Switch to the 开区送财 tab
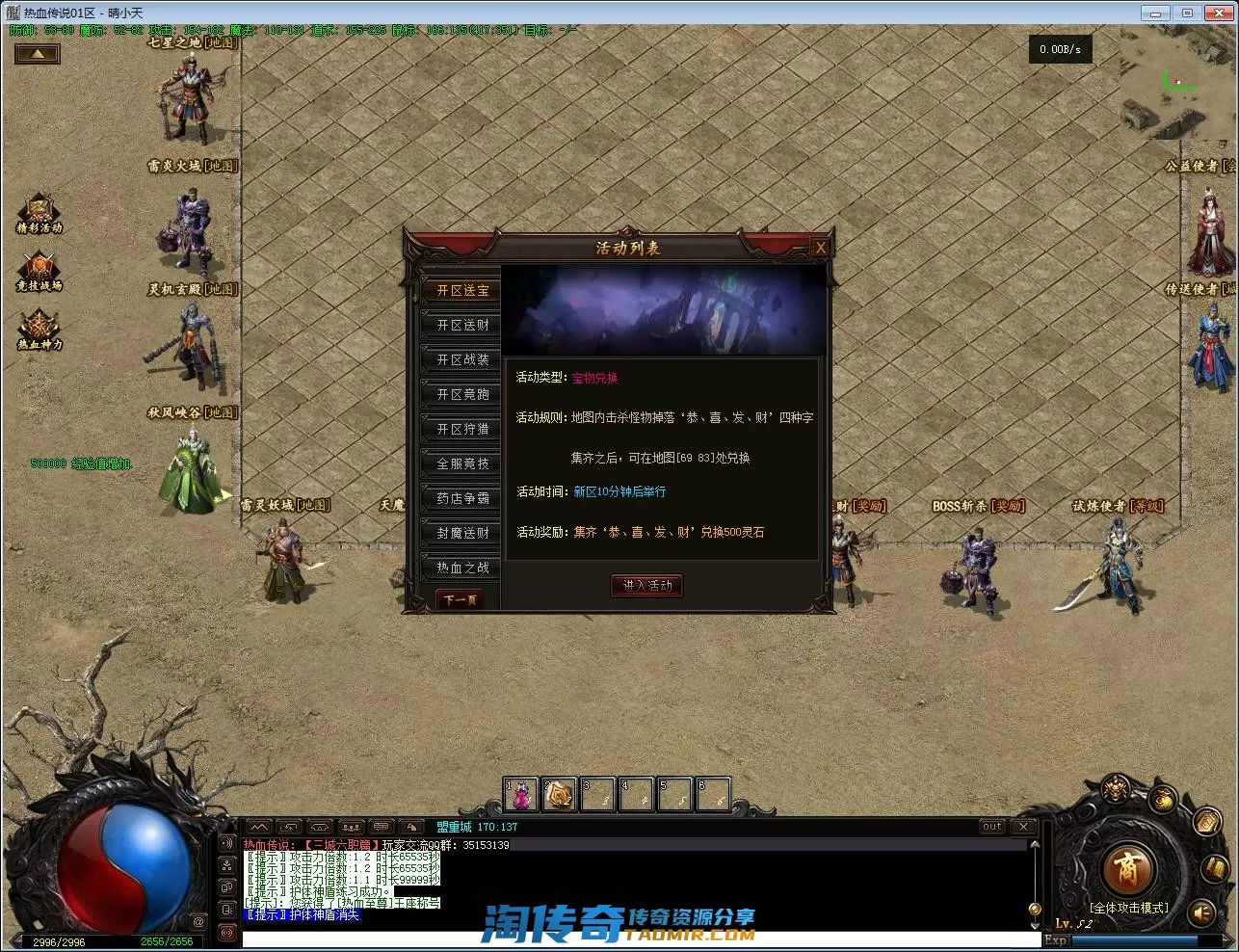 (462, 325)
